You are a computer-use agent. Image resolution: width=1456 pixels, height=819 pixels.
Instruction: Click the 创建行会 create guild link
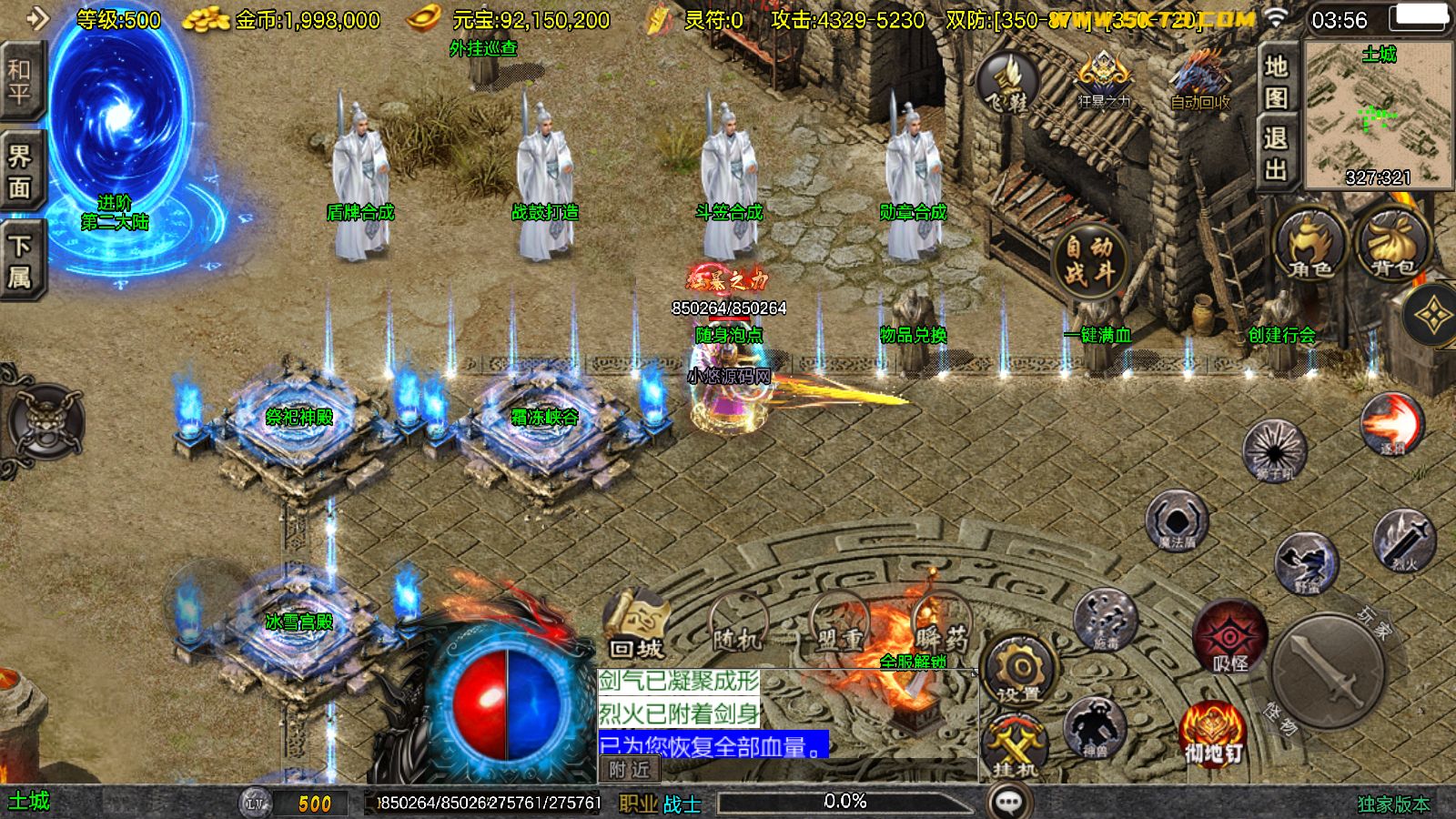pos(1283,337)
